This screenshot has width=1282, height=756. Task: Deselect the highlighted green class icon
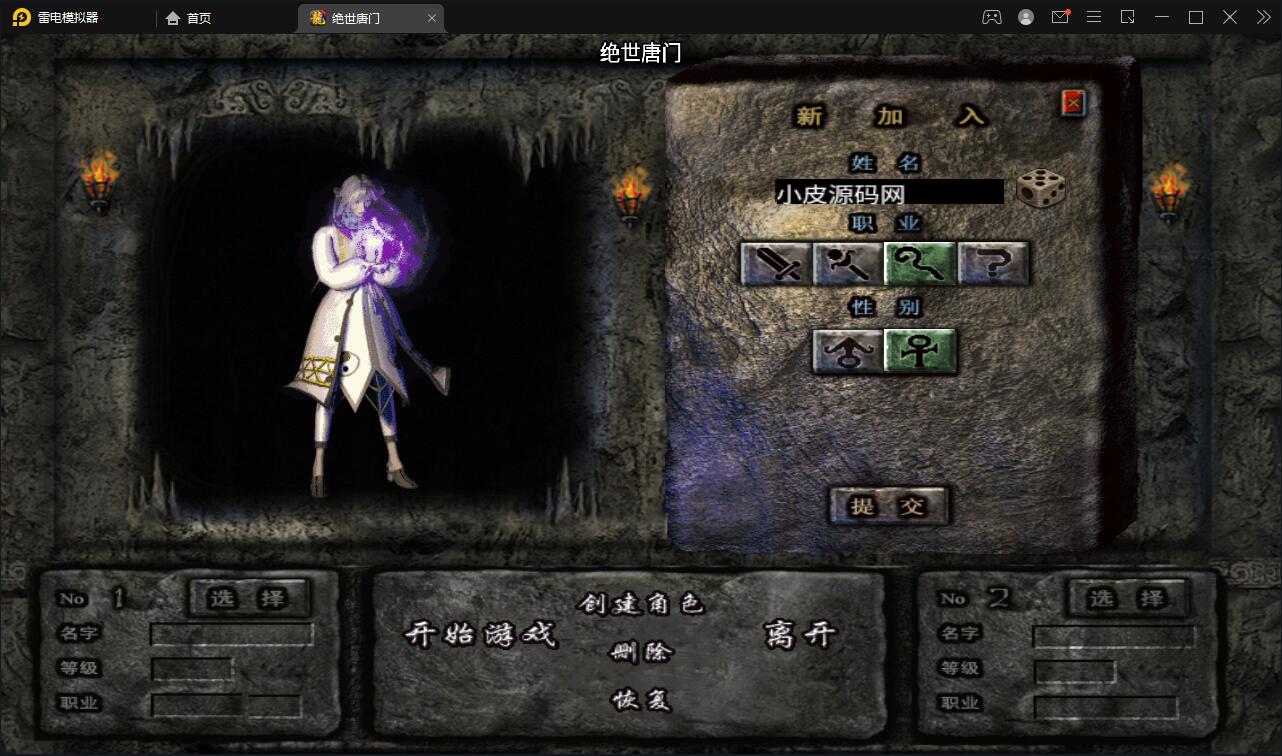click(x=921, y=263)
